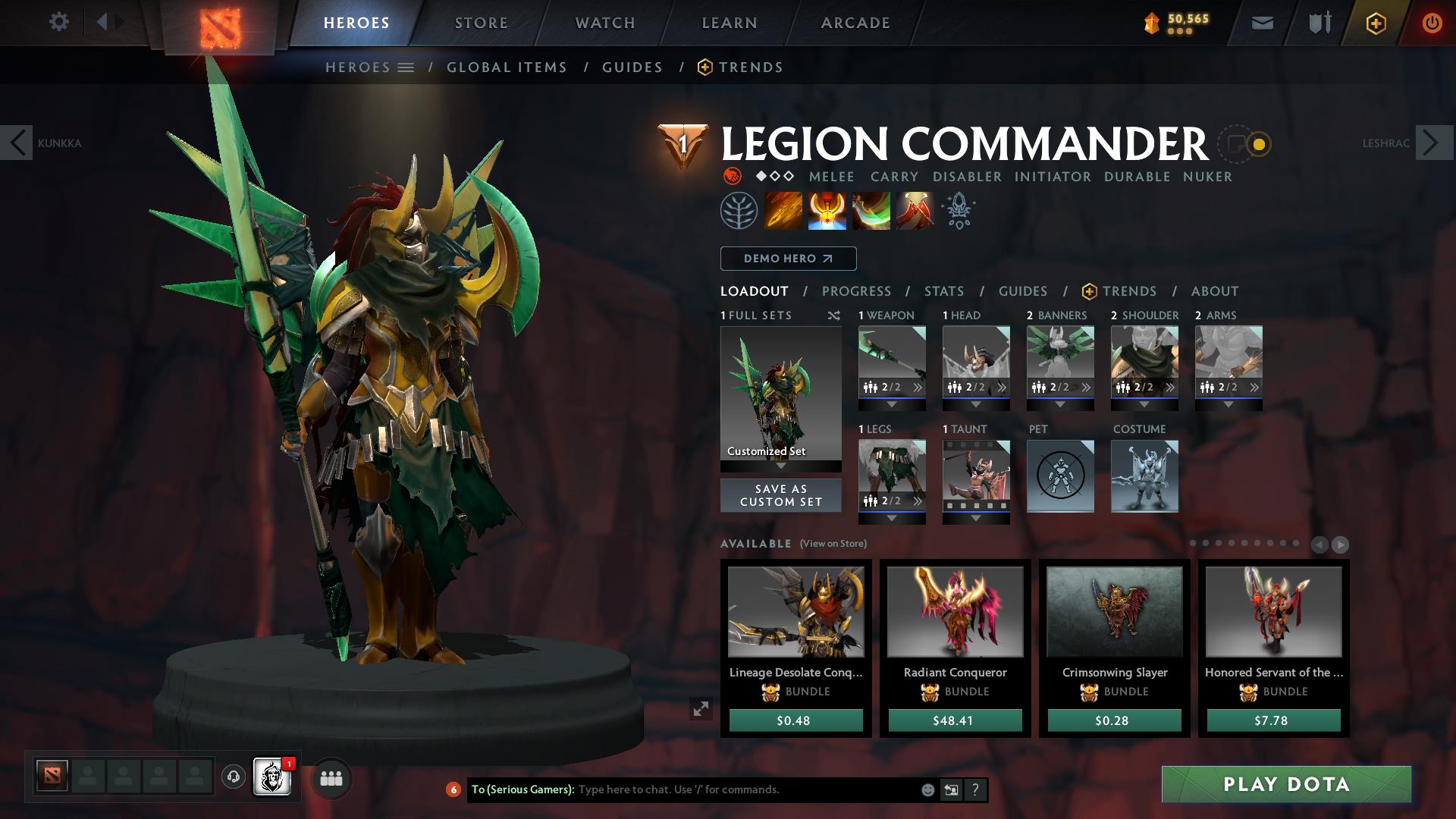Screen dimensions: 1456x819
Task: Open the mail notifications icon in top bar
Action: [1262, 22]
